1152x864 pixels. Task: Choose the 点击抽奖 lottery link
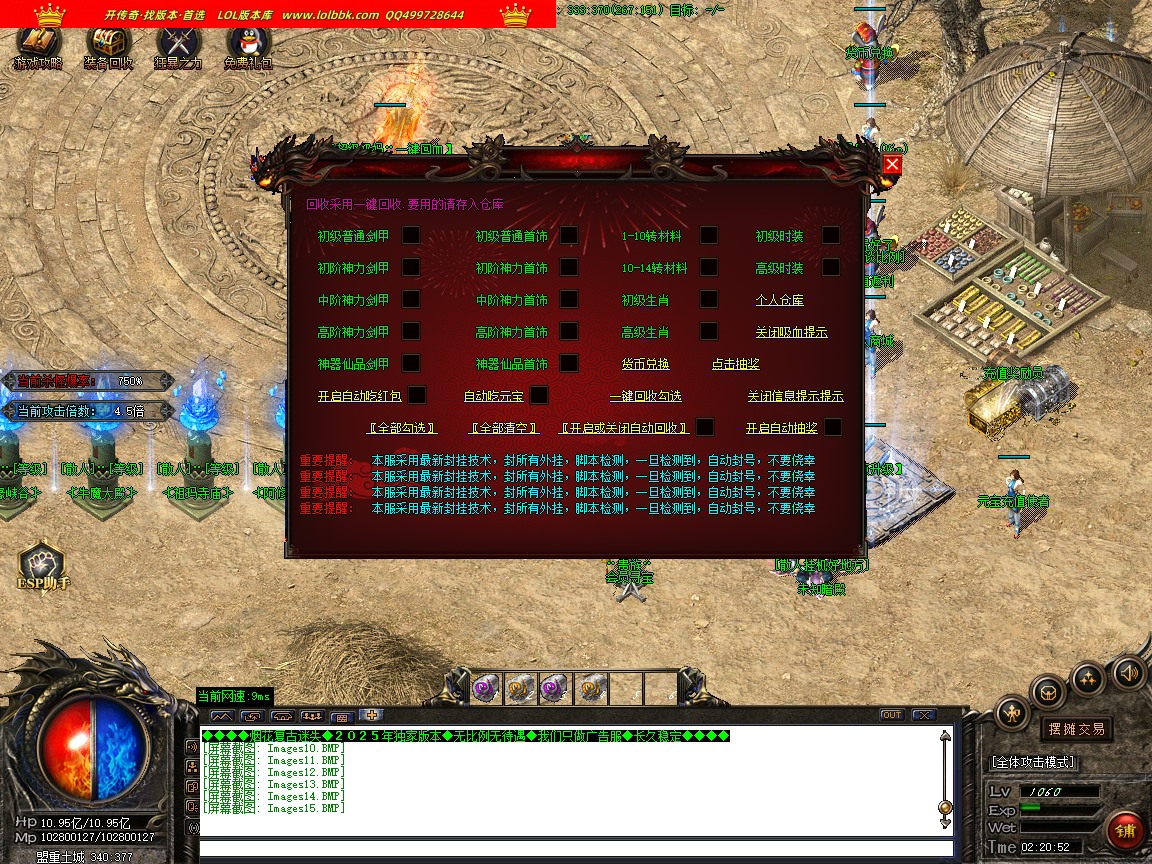[x=735, y=364]
